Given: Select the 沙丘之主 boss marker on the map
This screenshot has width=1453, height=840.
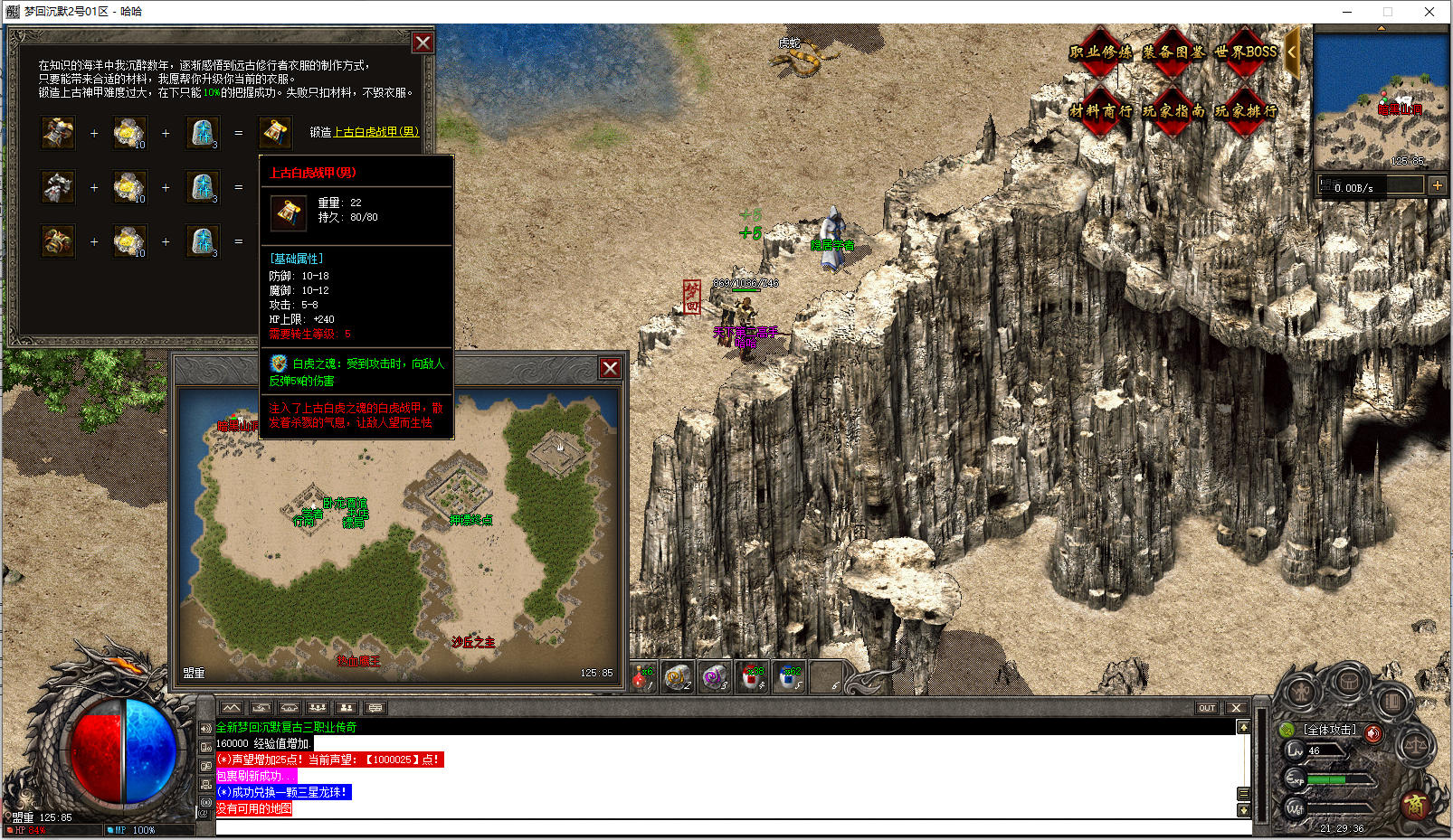Looking at the screenshot, I should coord(473,642).
